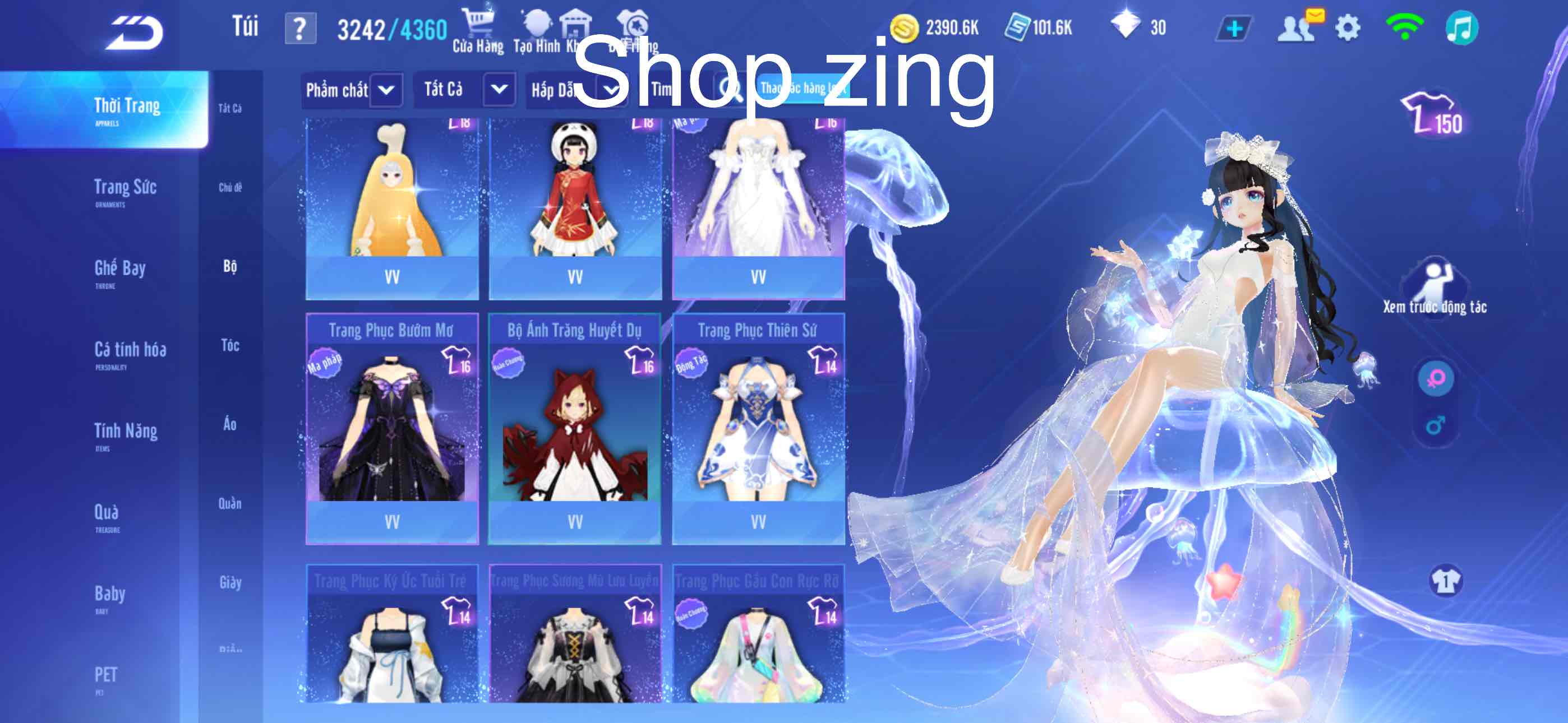Select the Tóc subcategory
The width and height of the screenshot is (1568, 723).
(230, 346)
